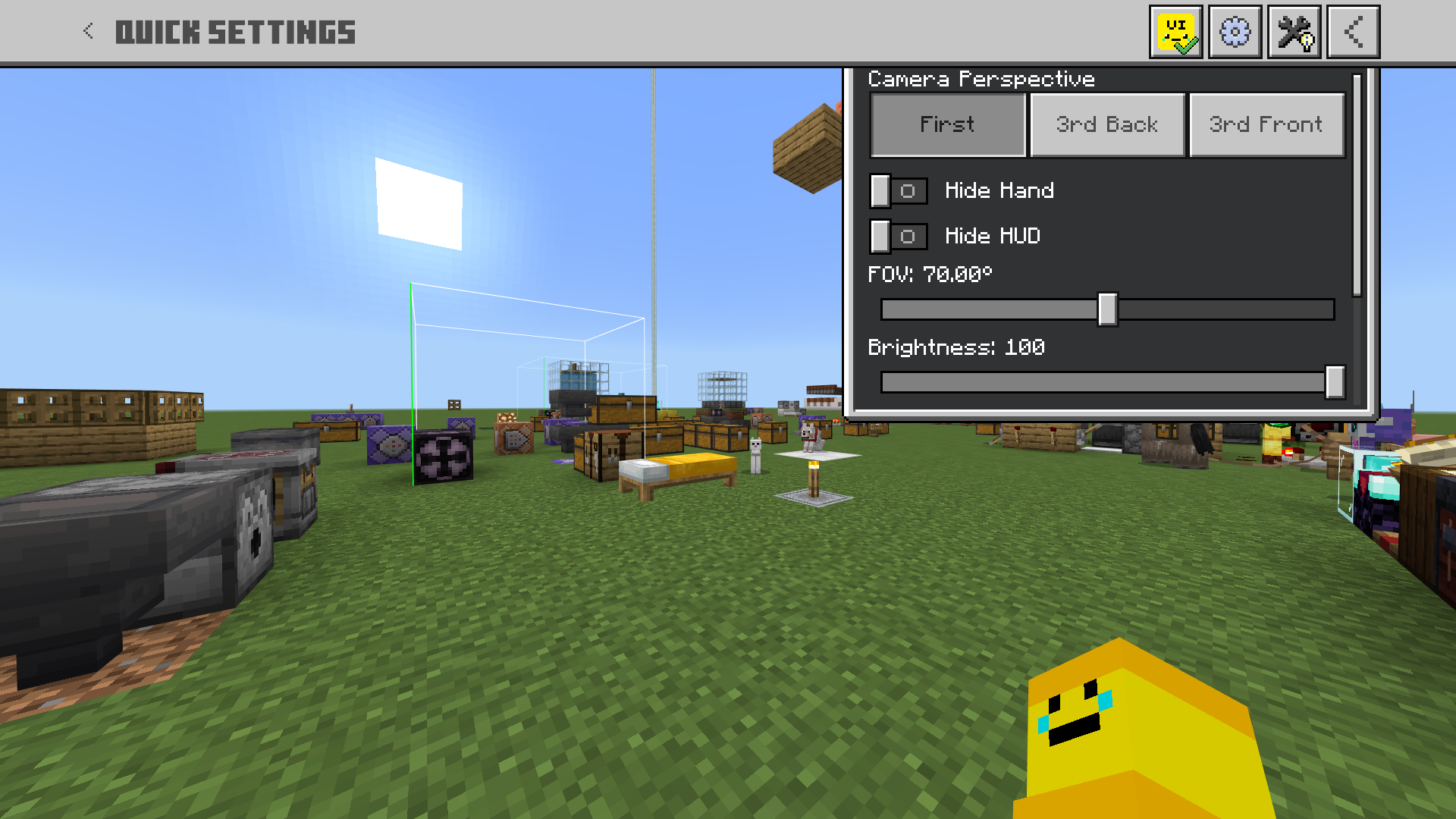Click the back arrow next to Quick Settings
This screenshot has height=819, width=1456.
(x=87, y=31)
